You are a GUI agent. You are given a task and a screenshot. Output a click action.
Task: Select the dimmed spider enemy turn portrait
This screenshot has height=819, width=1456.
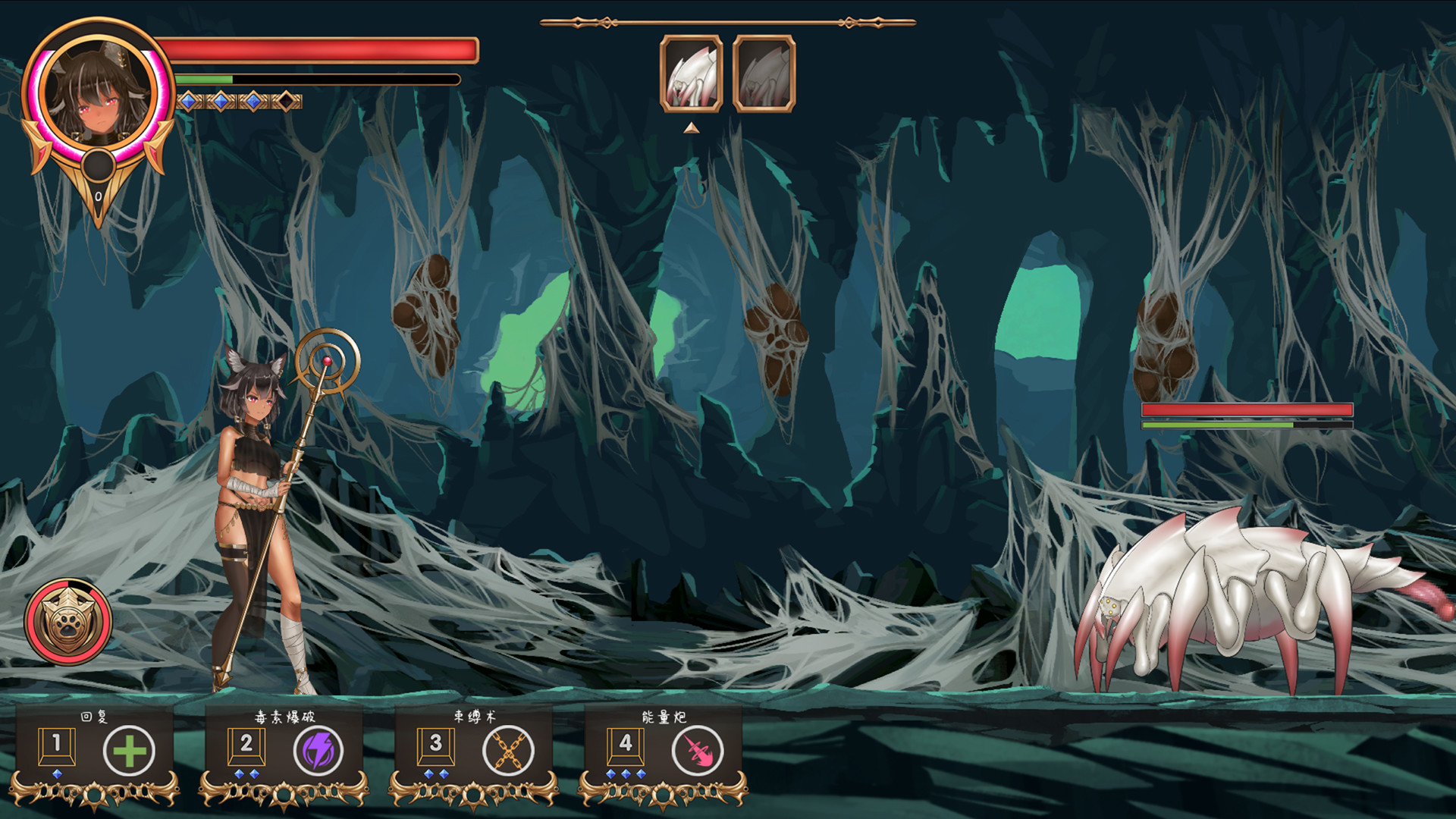(764, 74)
